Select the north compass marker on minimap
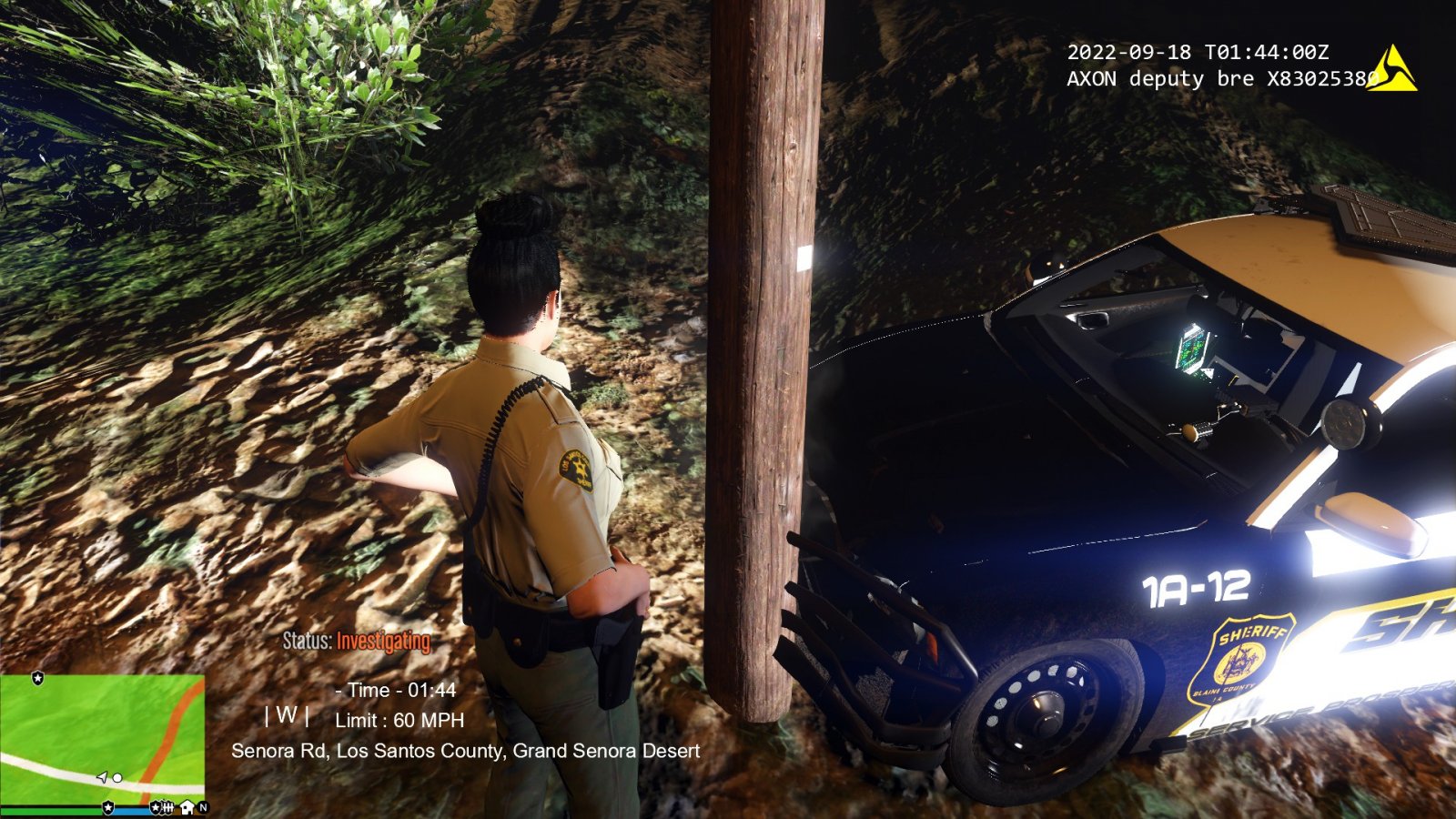This screenshot has width=1456, height=819. [x=203, y=807]
